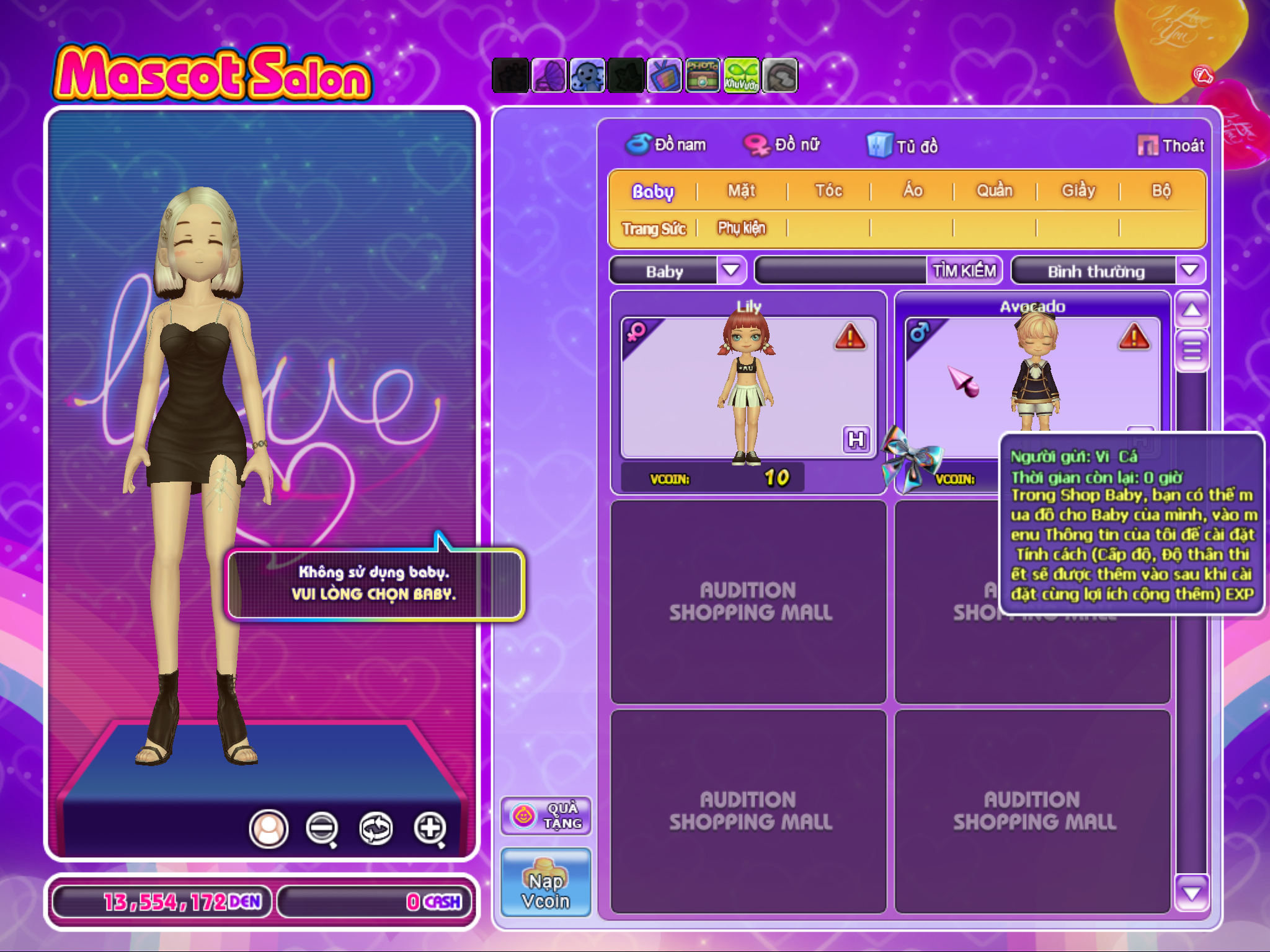Choose the Quần pants category

point(994,191)
